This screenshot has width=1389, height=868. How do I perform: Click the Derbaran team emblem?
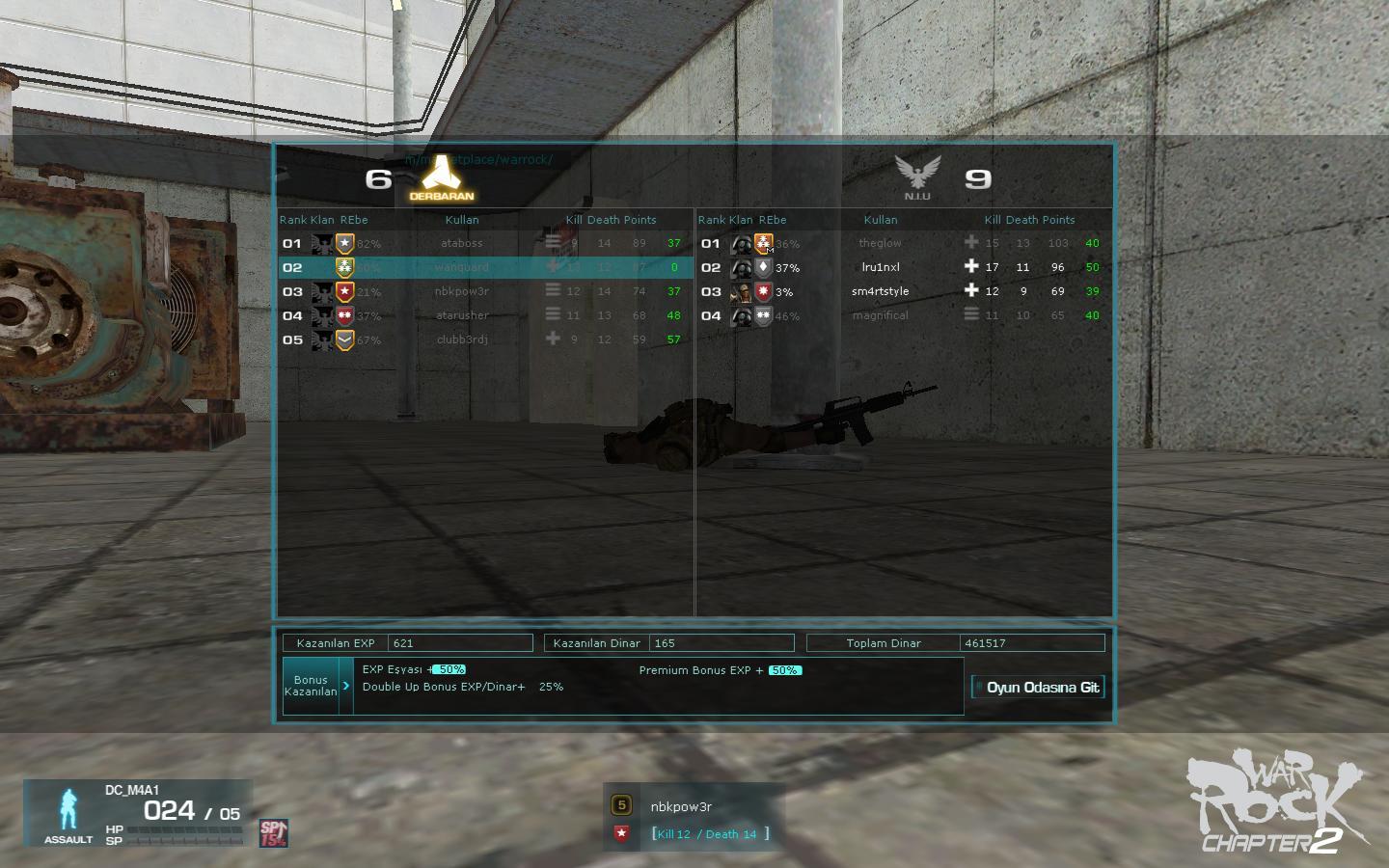click(x=441, y=176)
